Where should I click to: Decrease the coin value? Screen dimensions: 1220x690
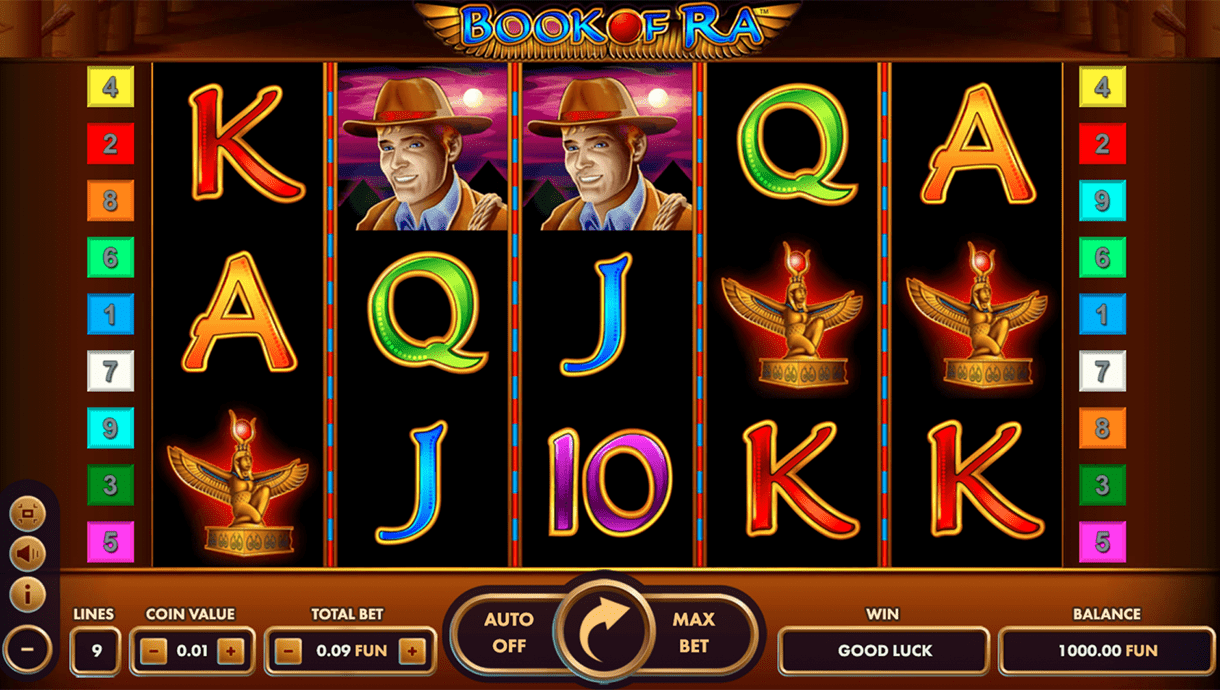(x=153, y=651)
